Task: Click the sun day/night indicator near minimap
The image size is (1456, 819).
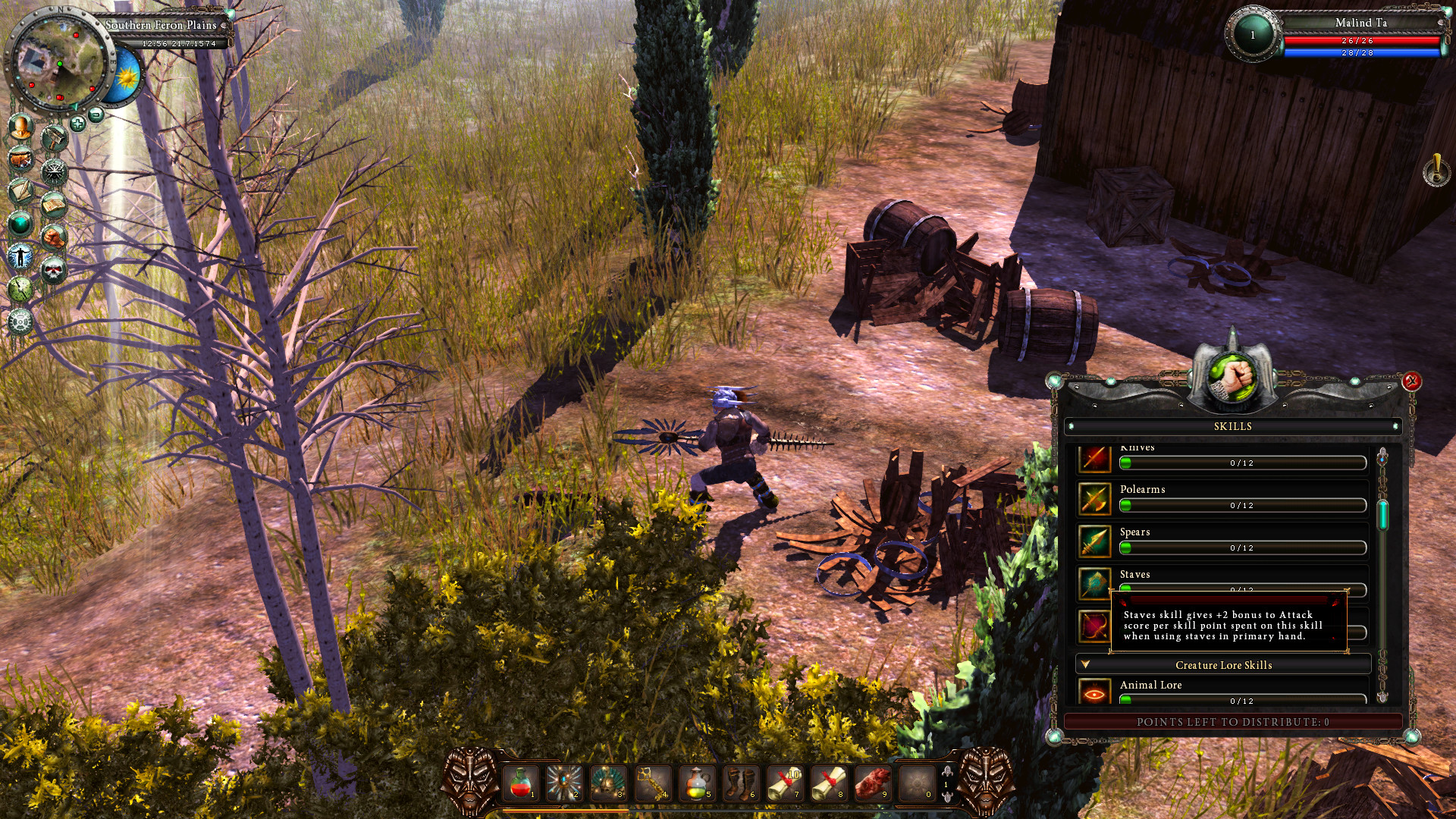Action: 127,77
